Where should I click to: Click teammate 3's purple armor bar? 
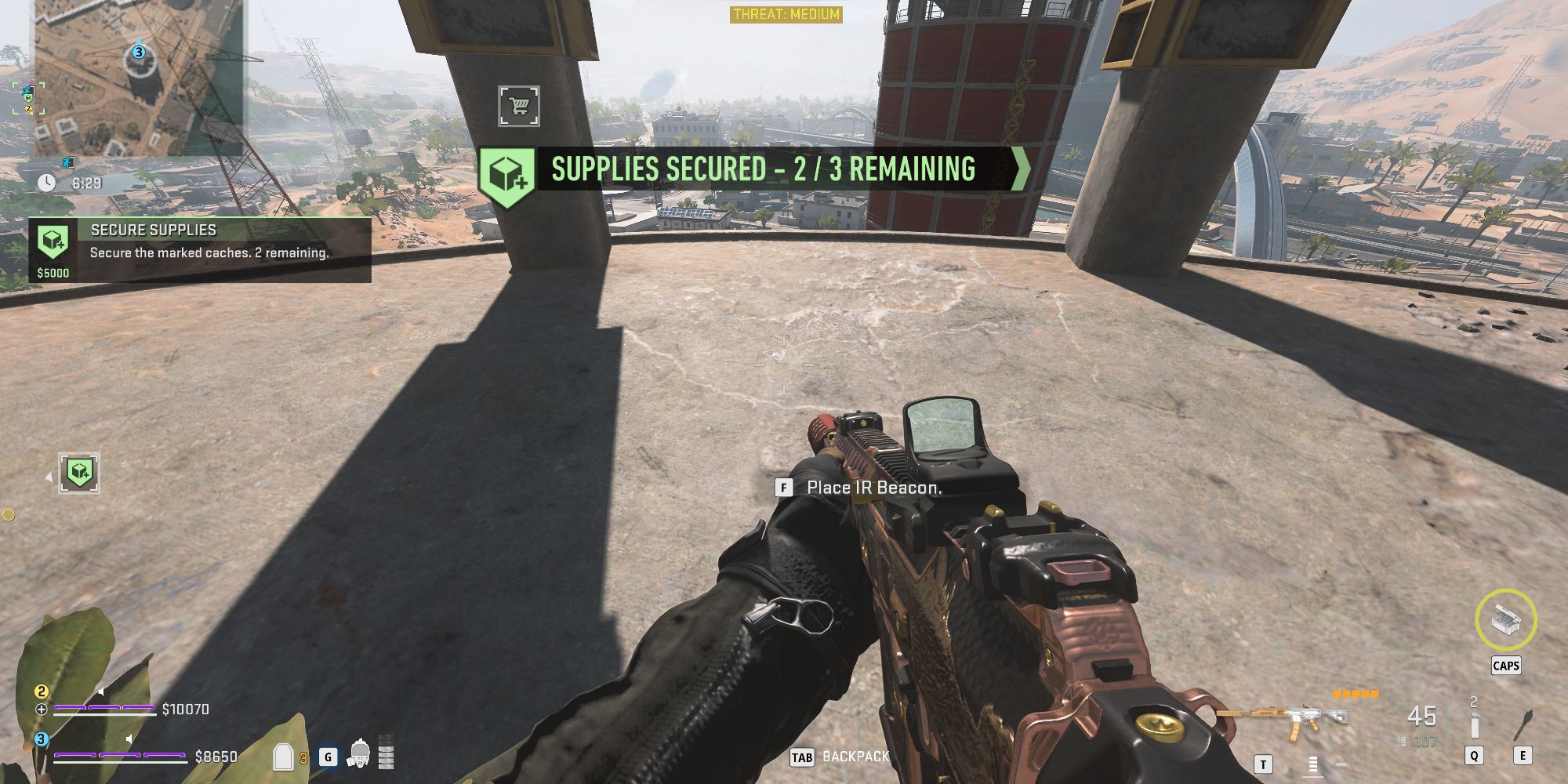point(120,756)
